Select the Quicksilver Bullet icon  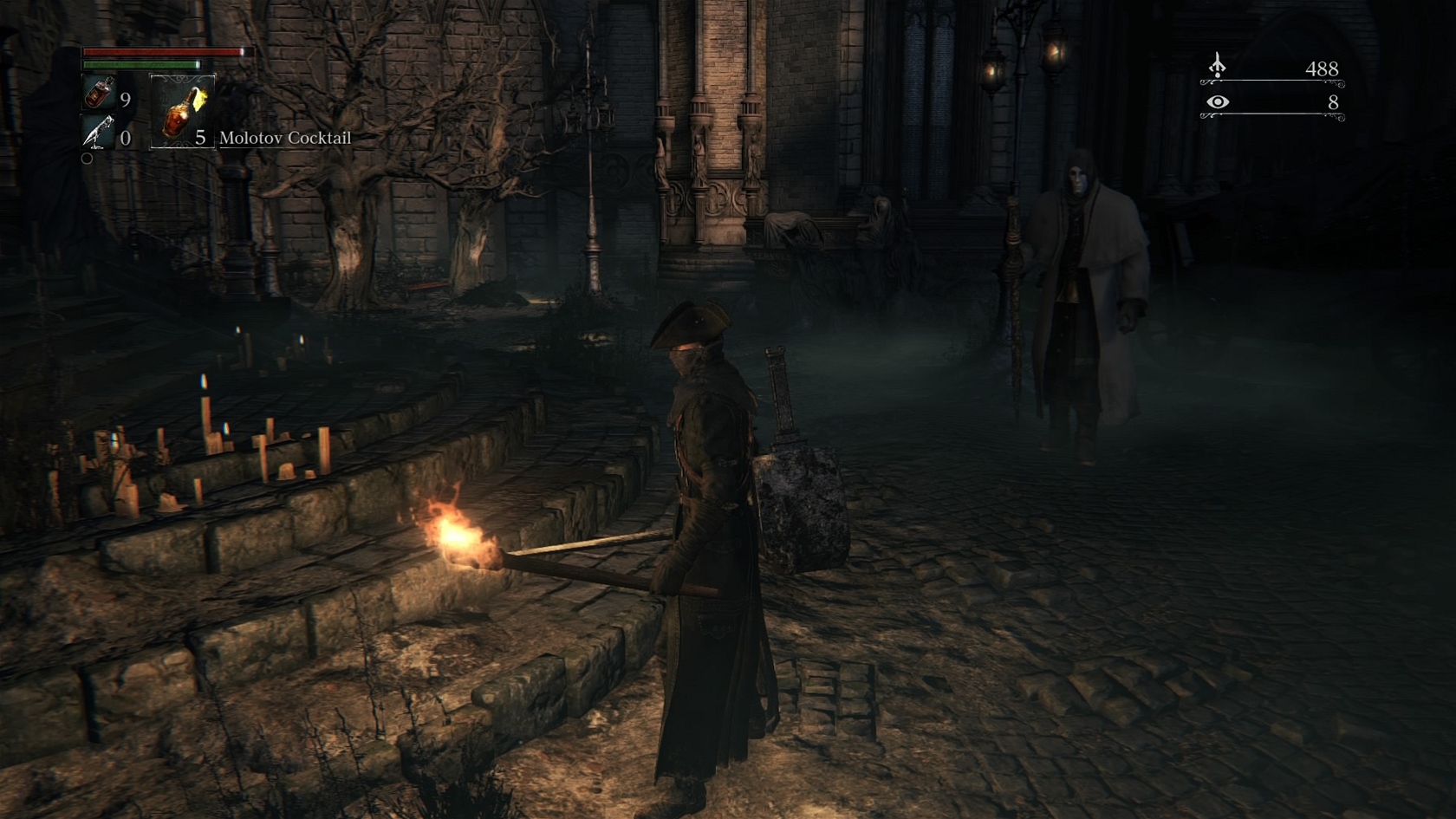98,133
